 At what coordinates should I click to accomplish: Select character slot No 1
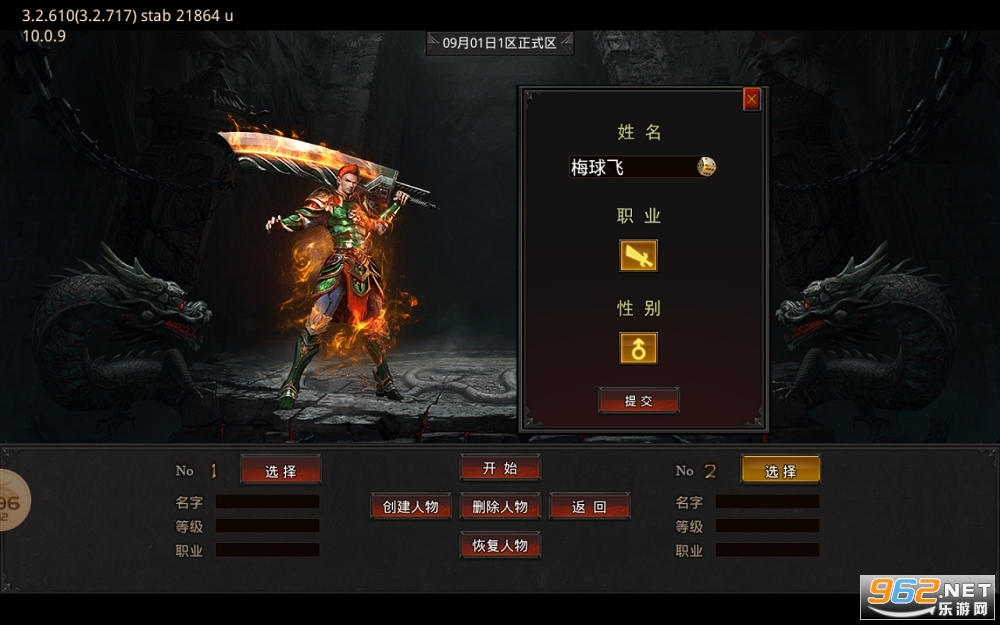tap(281, 470)
